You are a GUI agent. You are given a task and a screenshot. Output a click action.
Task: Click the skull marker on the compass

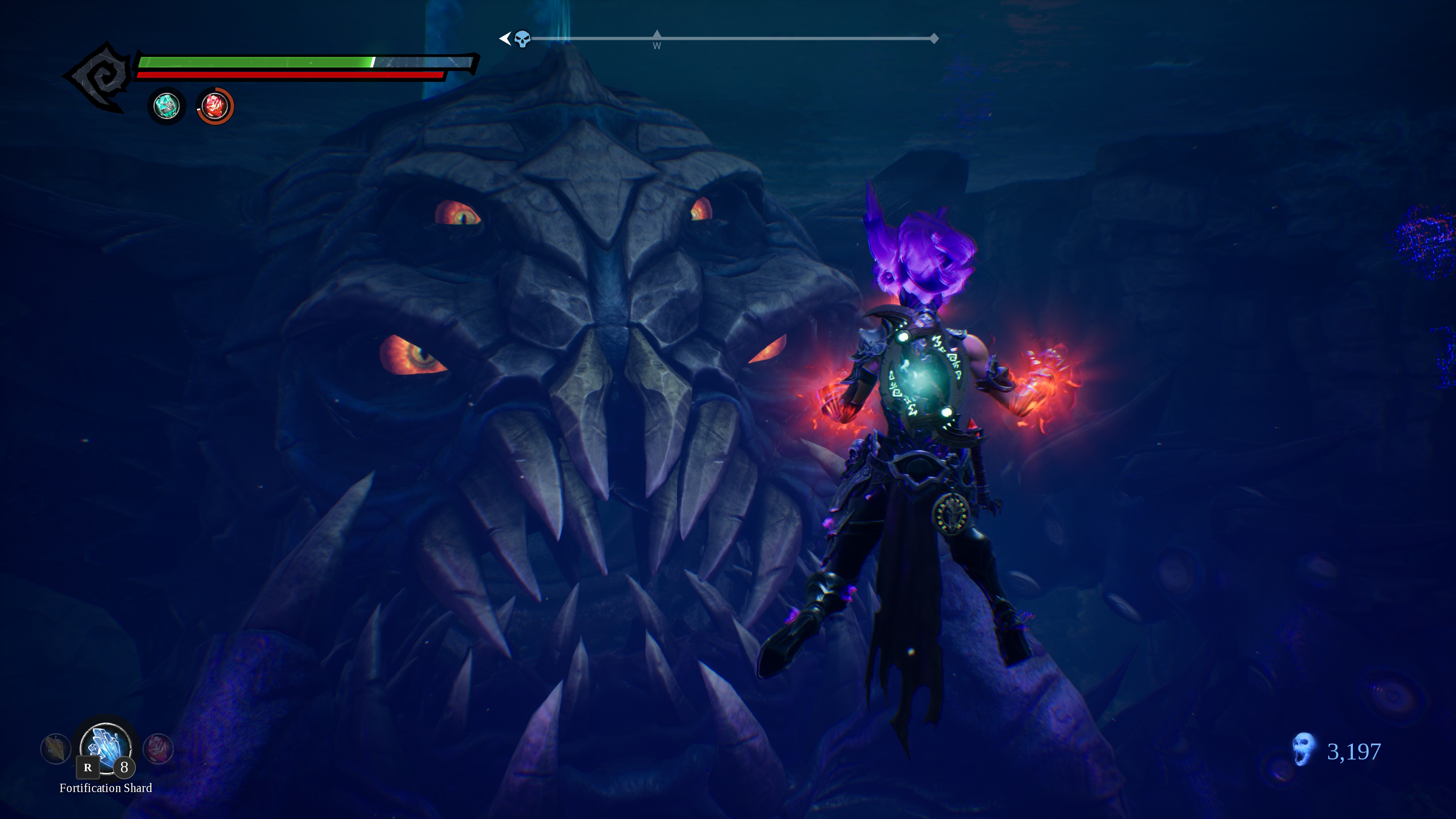(522, 39)
